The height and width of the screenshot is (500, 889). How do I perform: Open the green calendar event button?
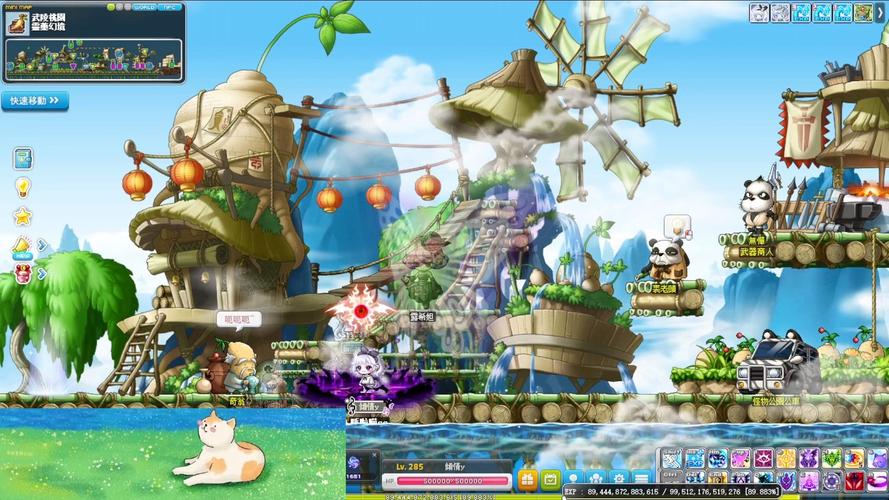(x=549, y=479)
